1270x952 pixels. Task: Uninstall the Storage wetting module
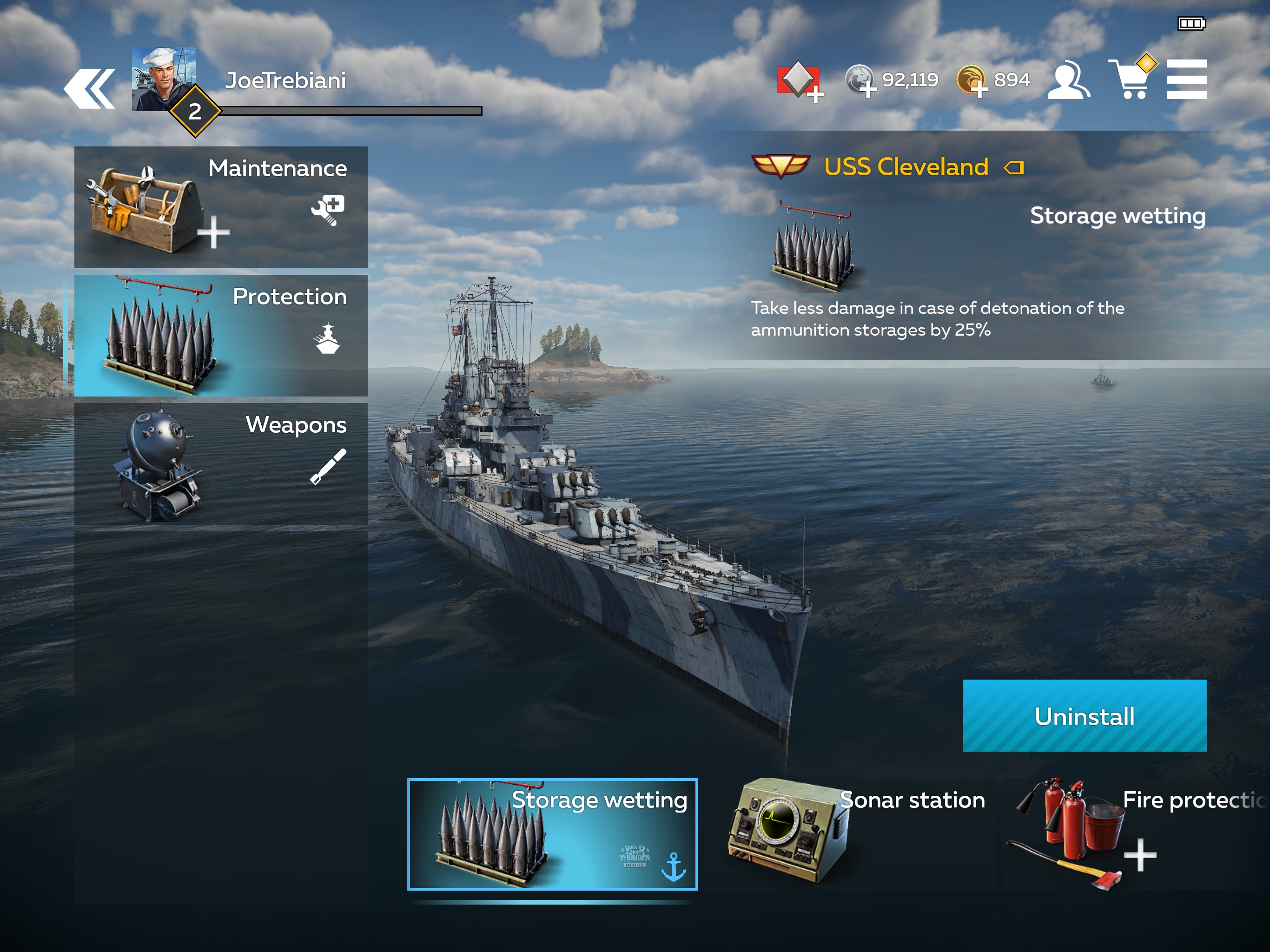[1084, 715]
